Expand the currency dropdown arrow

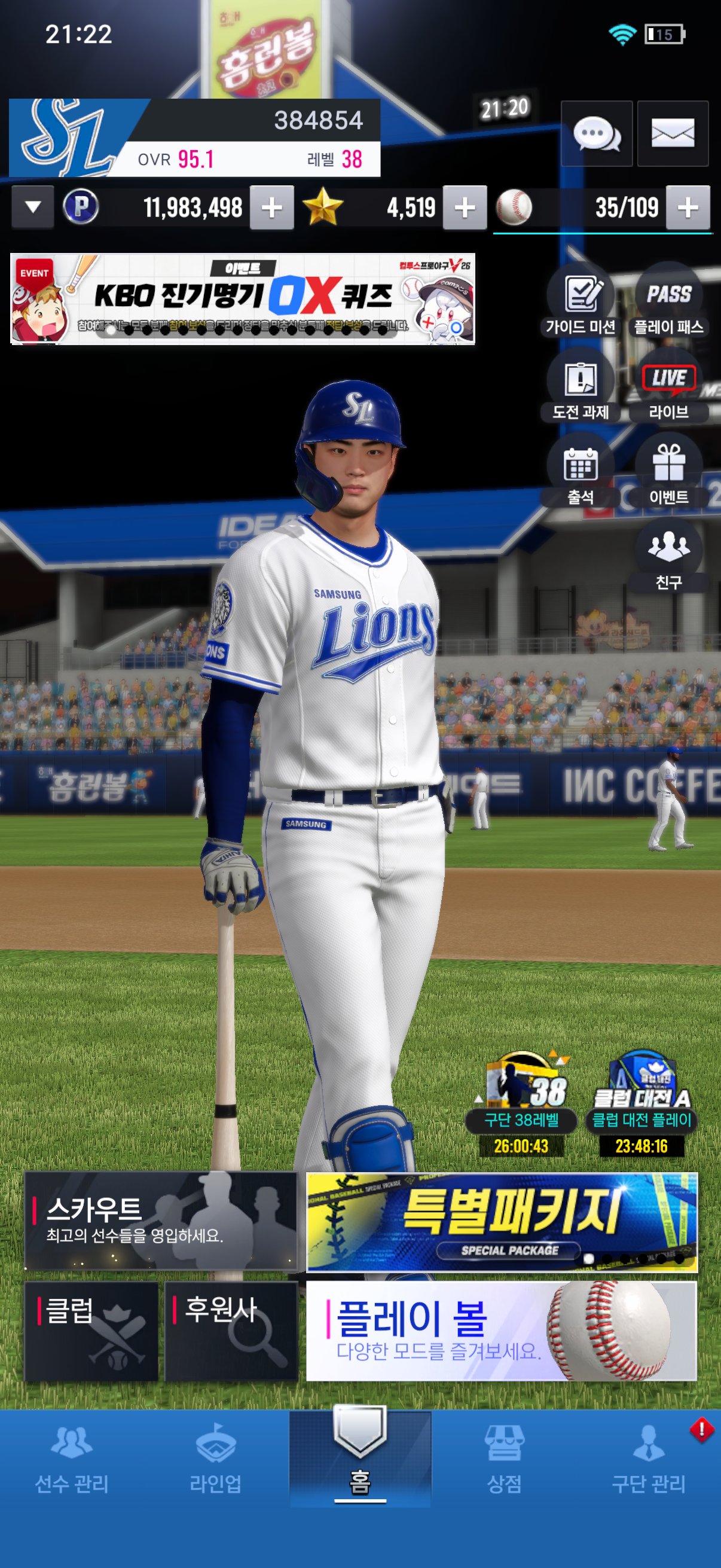pyautogui.click(x=33, y=207)
